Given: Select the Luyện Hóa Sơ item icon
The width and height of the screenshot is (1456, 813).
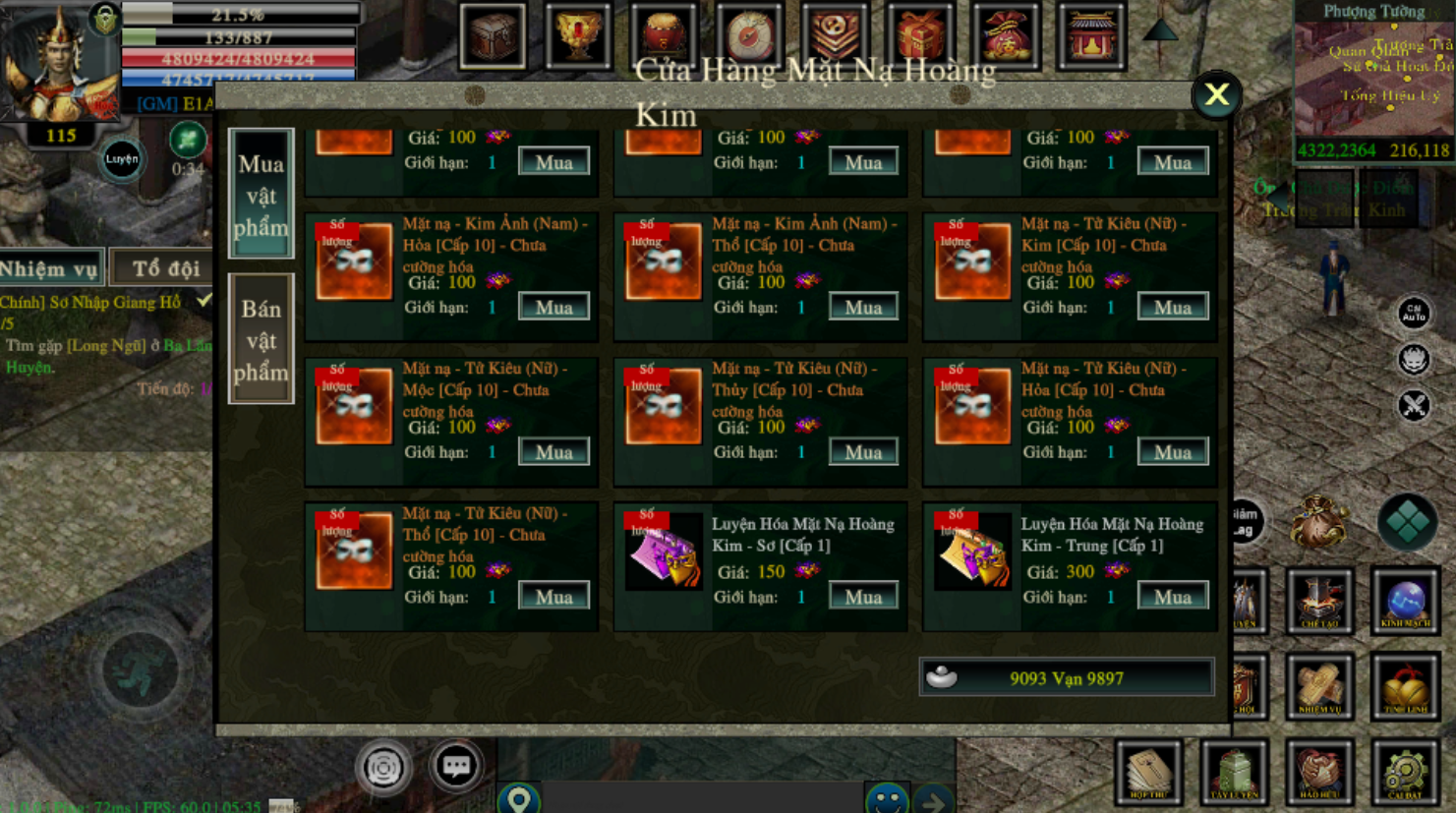Looking at the screenshot, I should coord(663,552).
